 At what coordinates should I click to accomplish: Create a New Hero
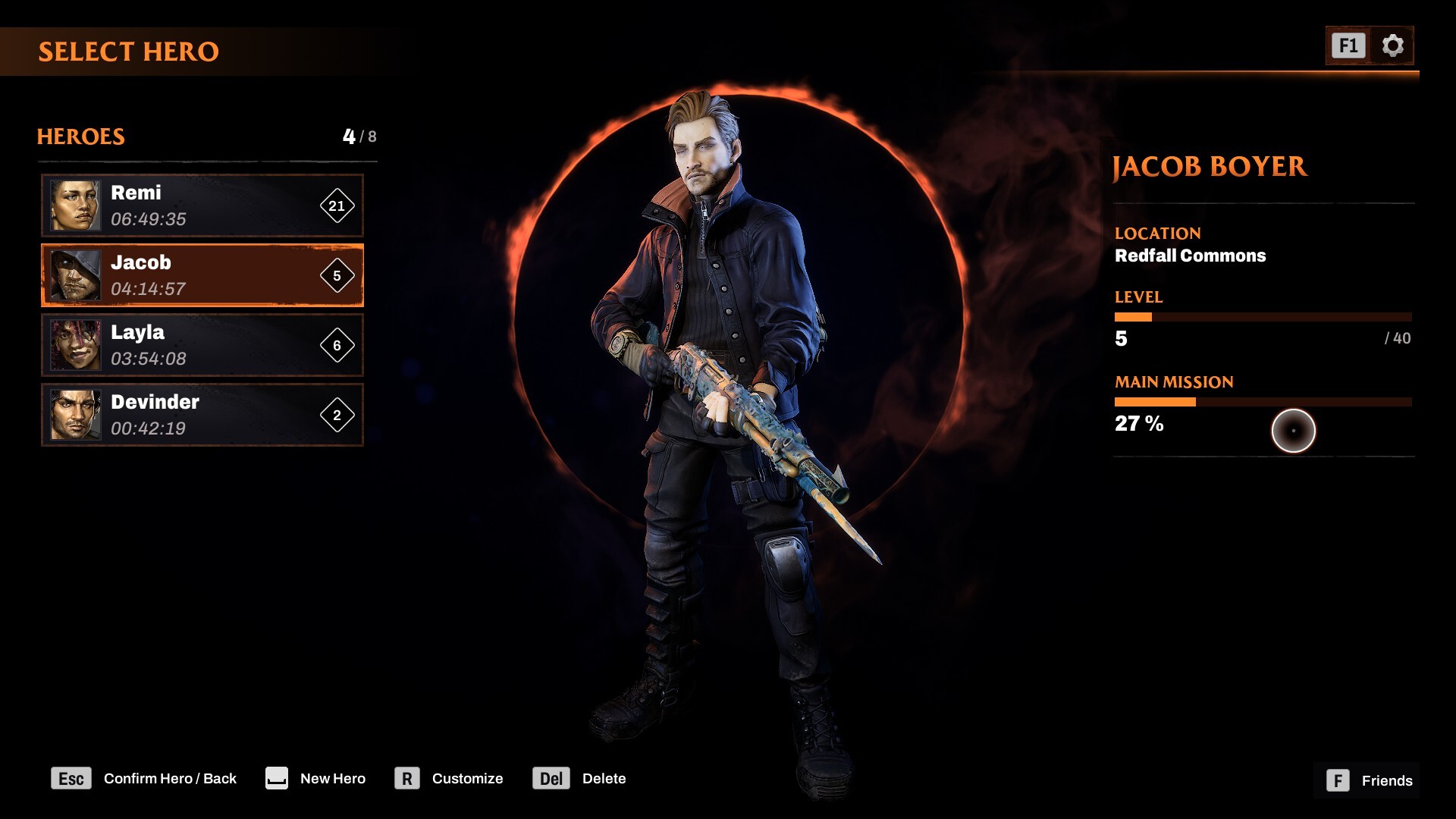(x=315, y=779)
